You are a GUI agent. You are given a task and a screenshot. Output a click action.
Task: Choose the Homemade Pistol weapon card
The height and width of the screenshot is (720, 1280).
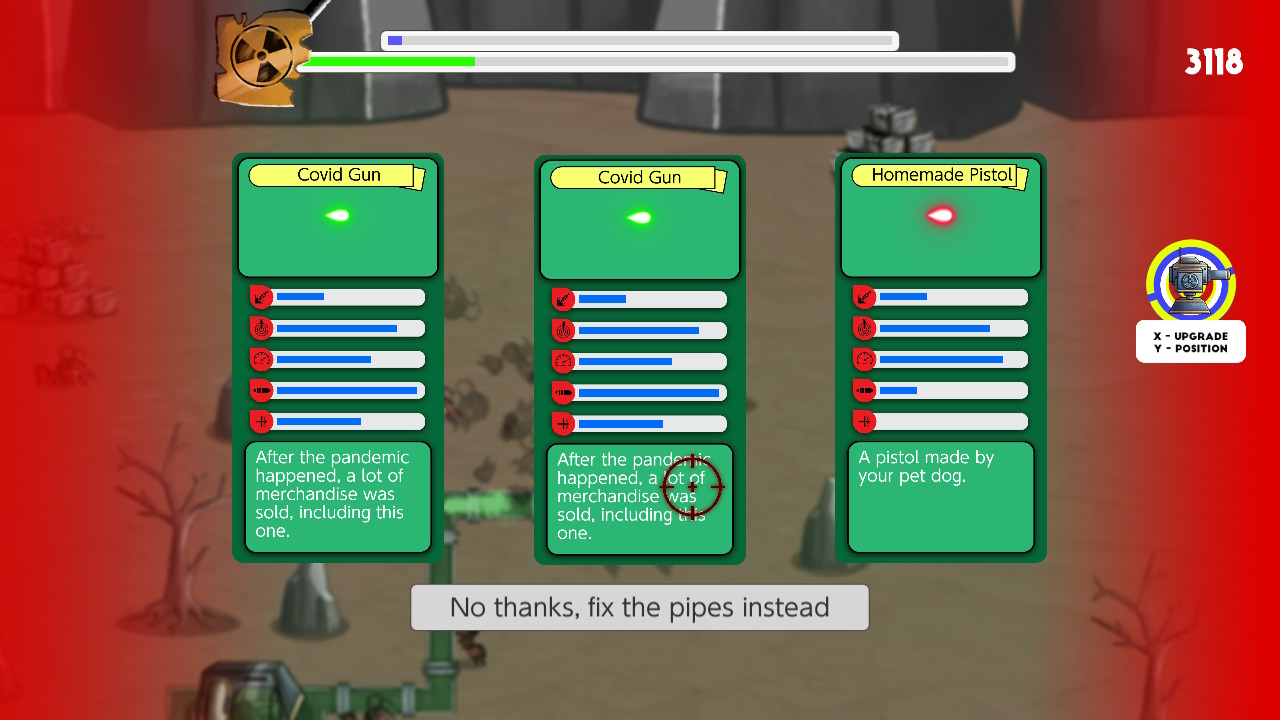pyautogui.click(x=940, y=358)
